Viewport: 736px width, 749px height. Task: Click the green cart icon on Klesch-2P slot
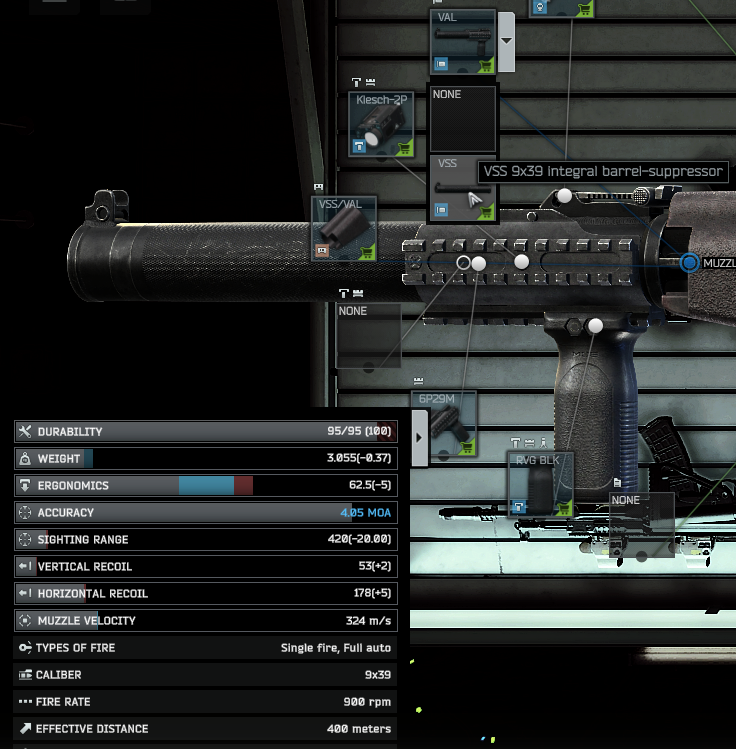click(x=404, y=148)
